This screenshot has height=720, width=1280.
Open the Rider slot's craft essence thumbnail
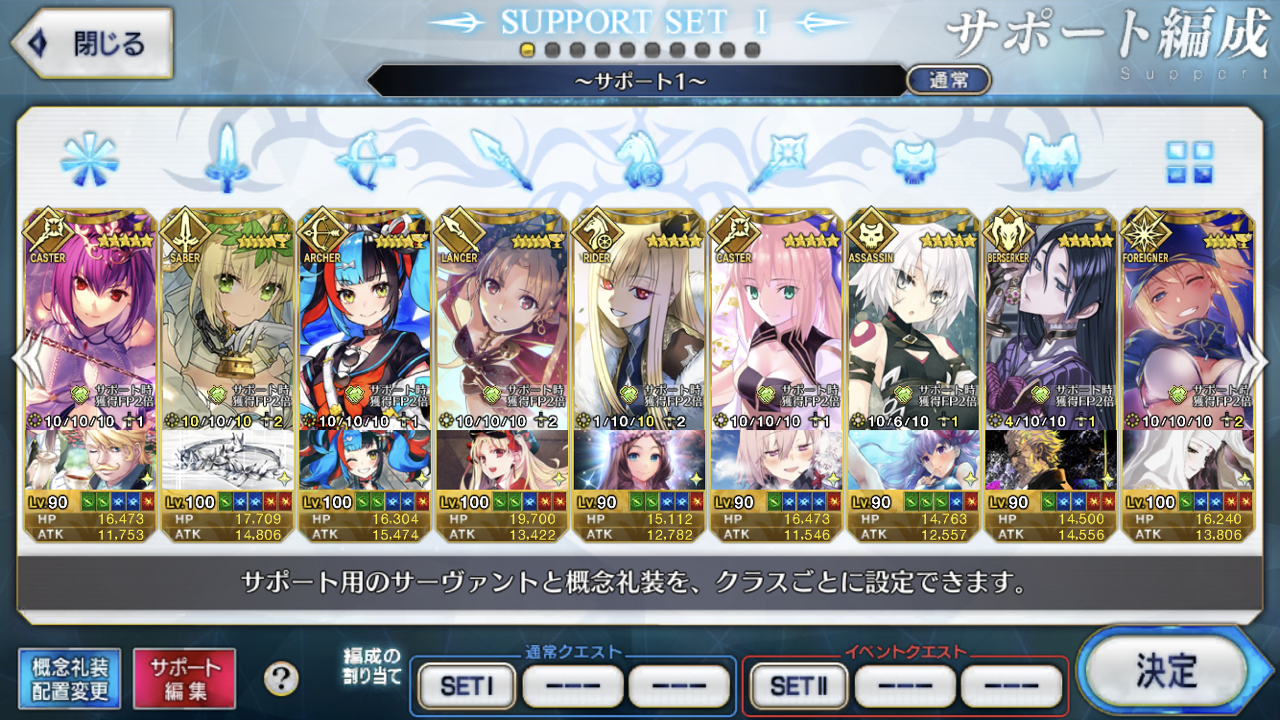[639, 459]
